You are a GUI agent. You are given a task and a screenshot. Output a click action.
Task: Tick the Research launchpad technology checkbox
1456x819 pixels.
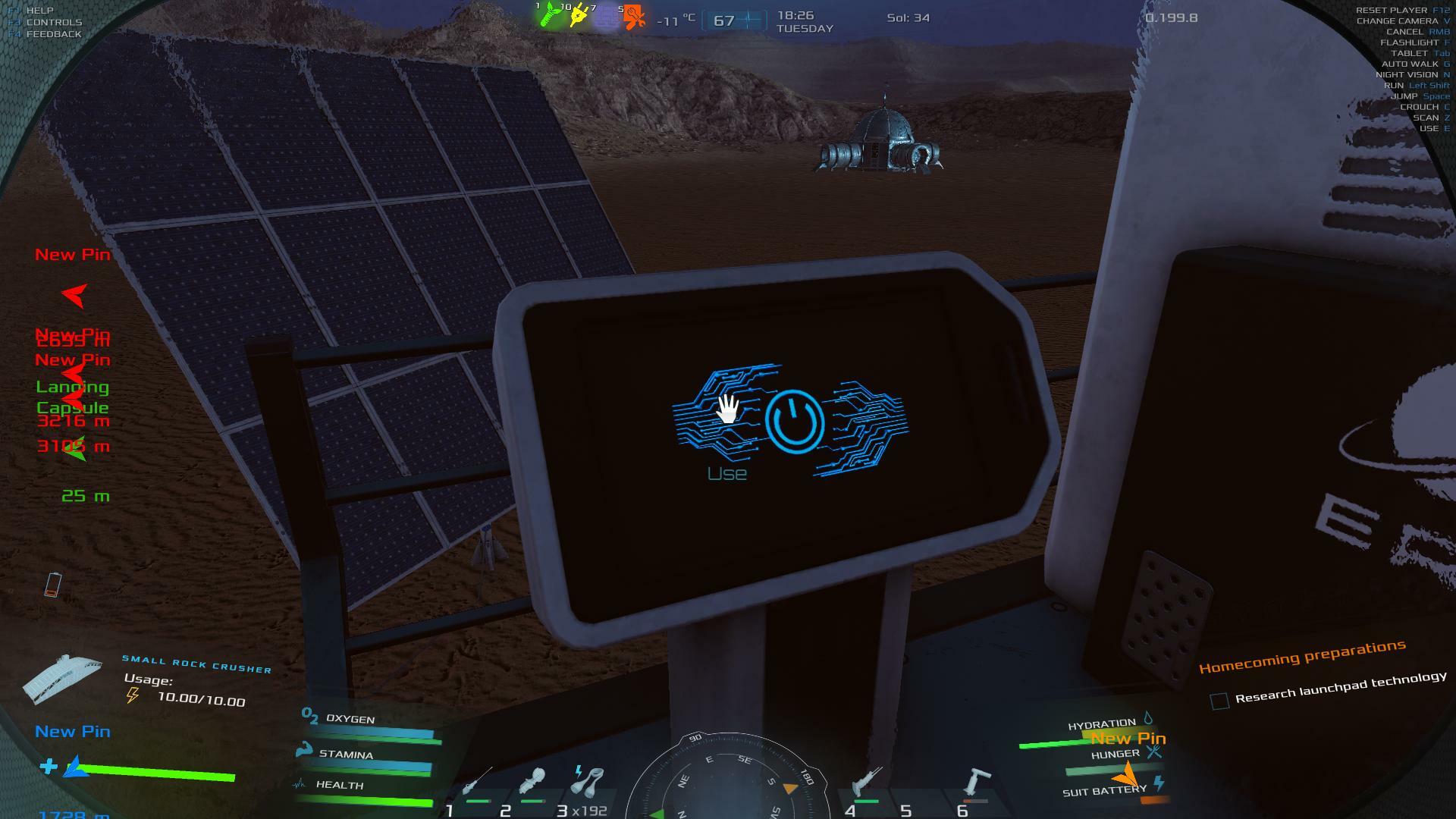1219,701
